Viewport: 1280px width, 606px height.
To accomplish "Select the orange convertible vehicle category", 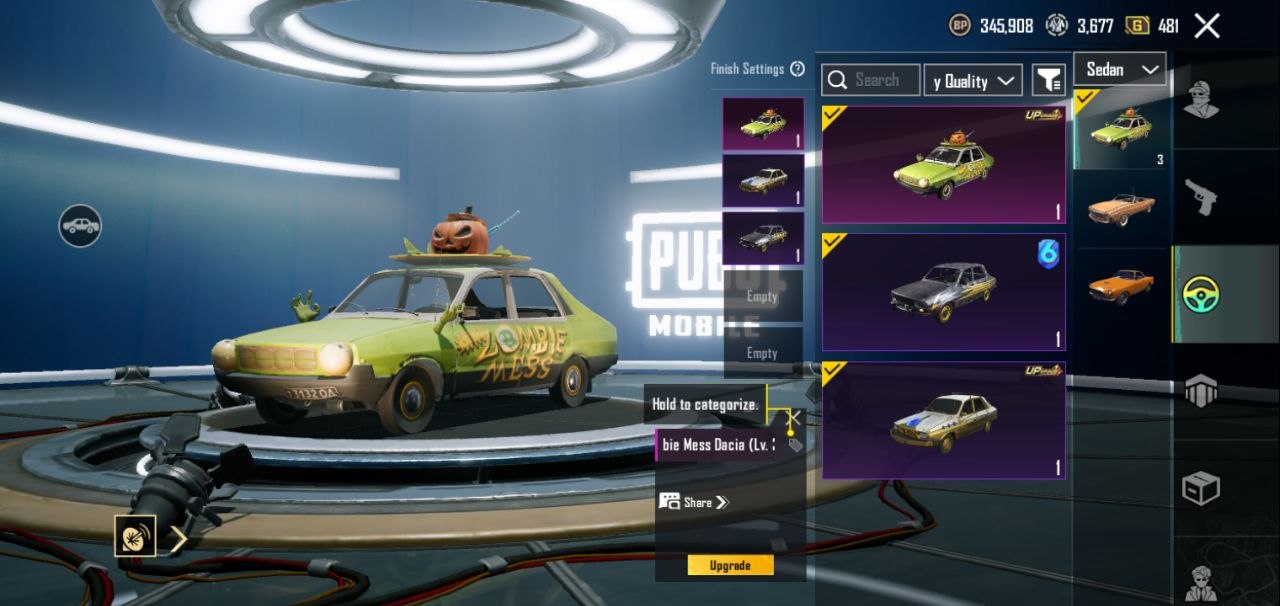I will click(1121, 207).
